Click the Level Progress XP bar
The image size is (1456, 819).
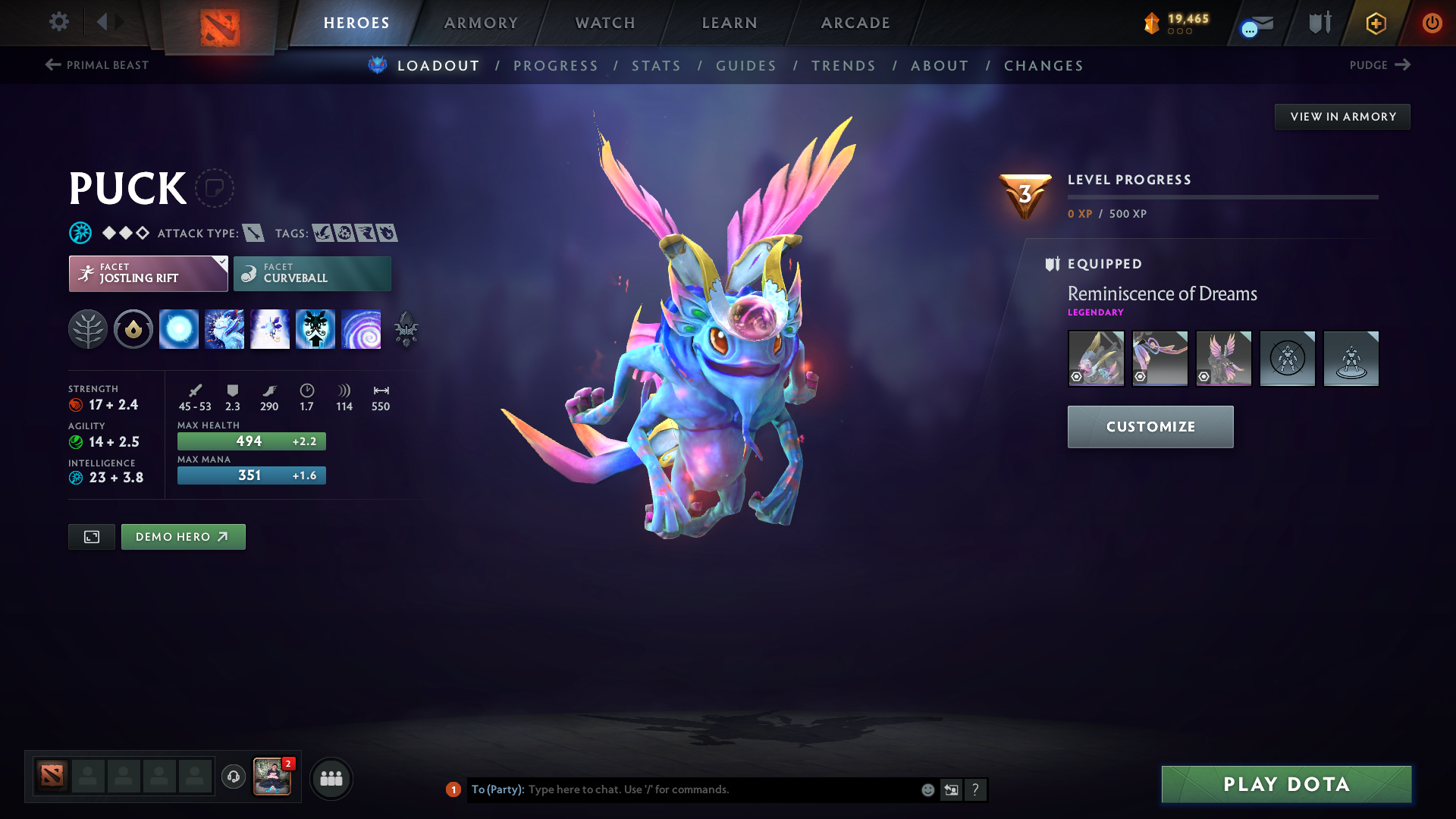(1222, 197)
